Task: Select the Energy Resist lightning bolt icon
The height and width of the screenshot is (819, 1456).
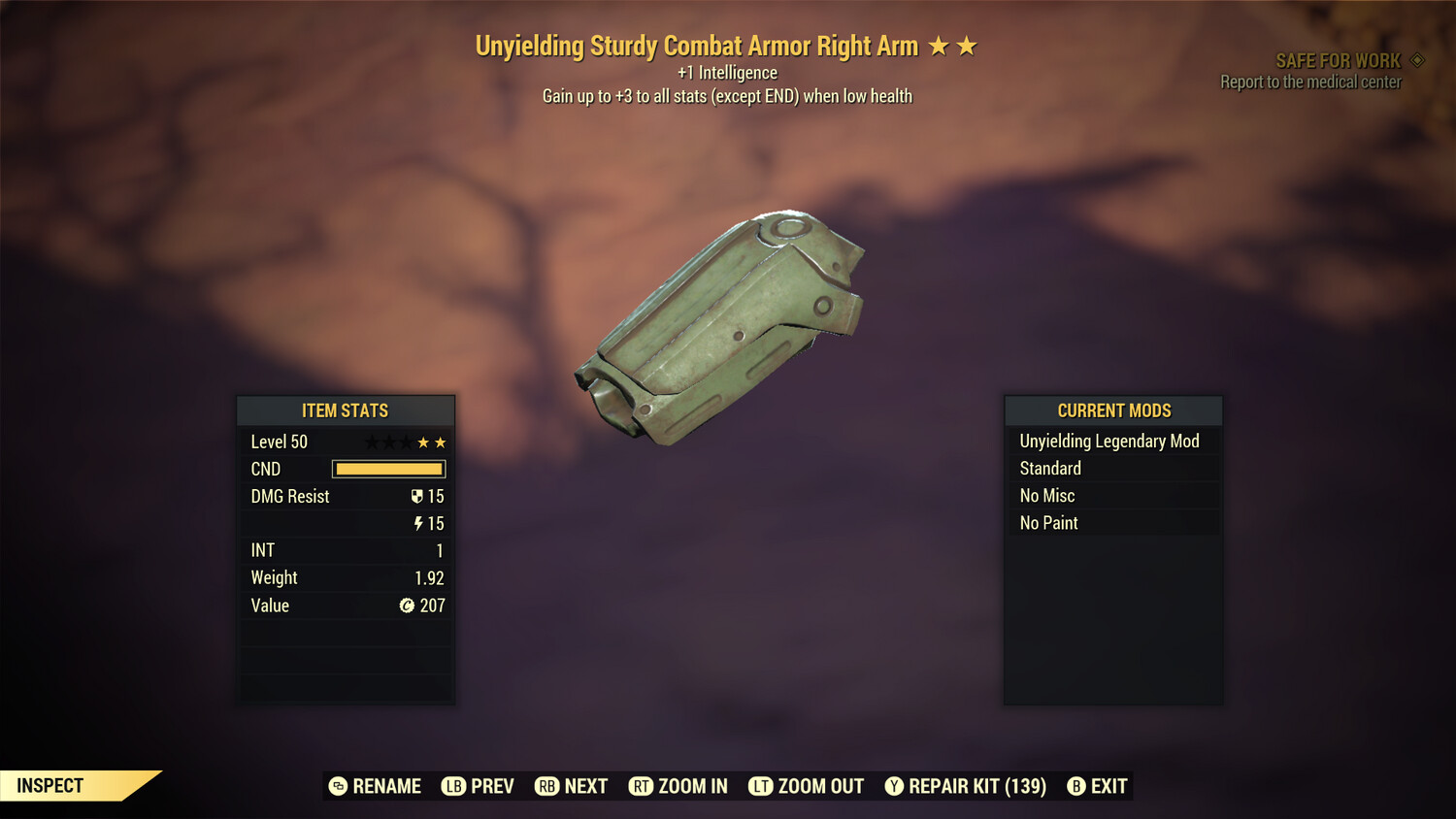Action: click(x=418, y=523)
